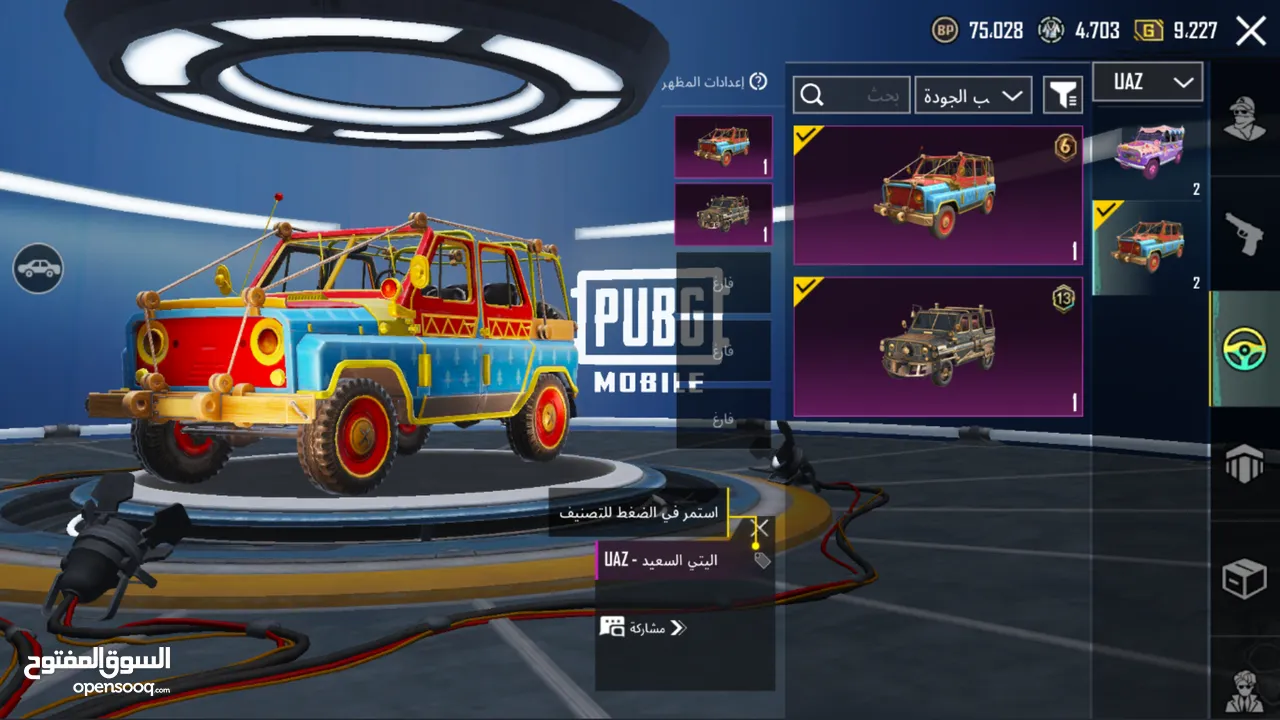Switch to the steering wheel vehicles tab
1280x720 pixels.
click(x=1245, y=349)
